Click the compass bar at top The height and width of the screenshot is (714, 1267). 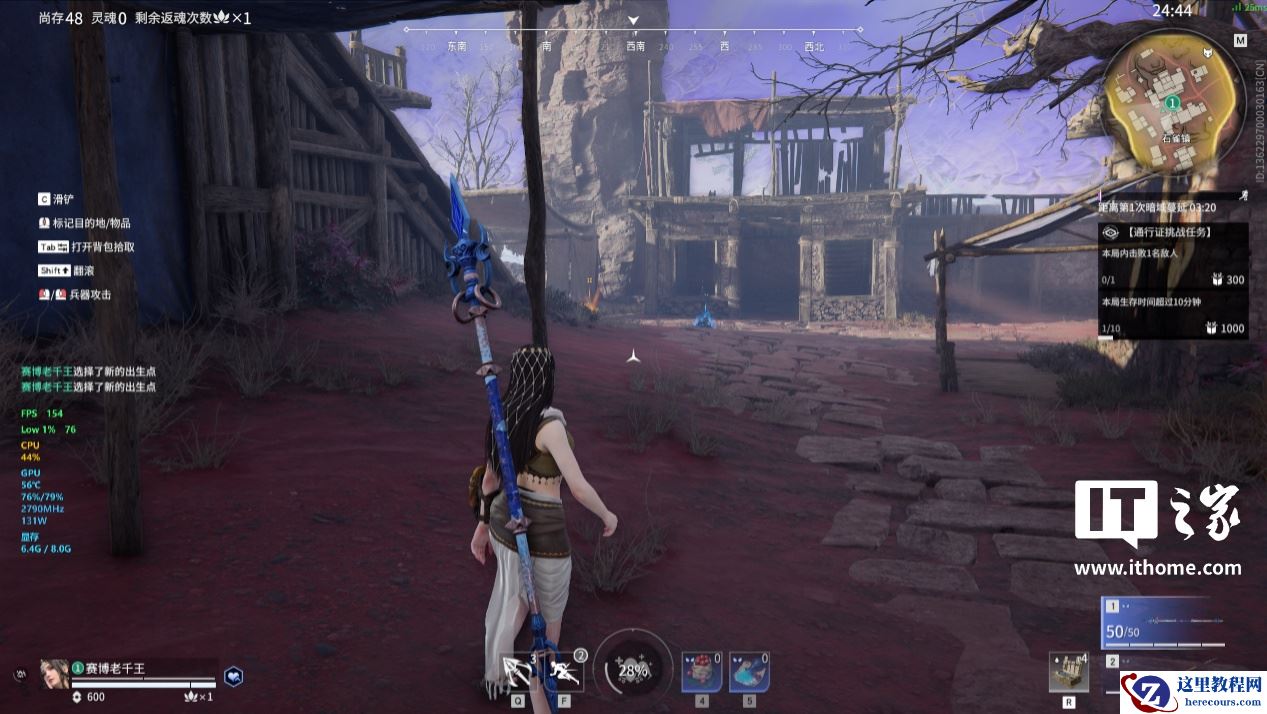[632, 40]
